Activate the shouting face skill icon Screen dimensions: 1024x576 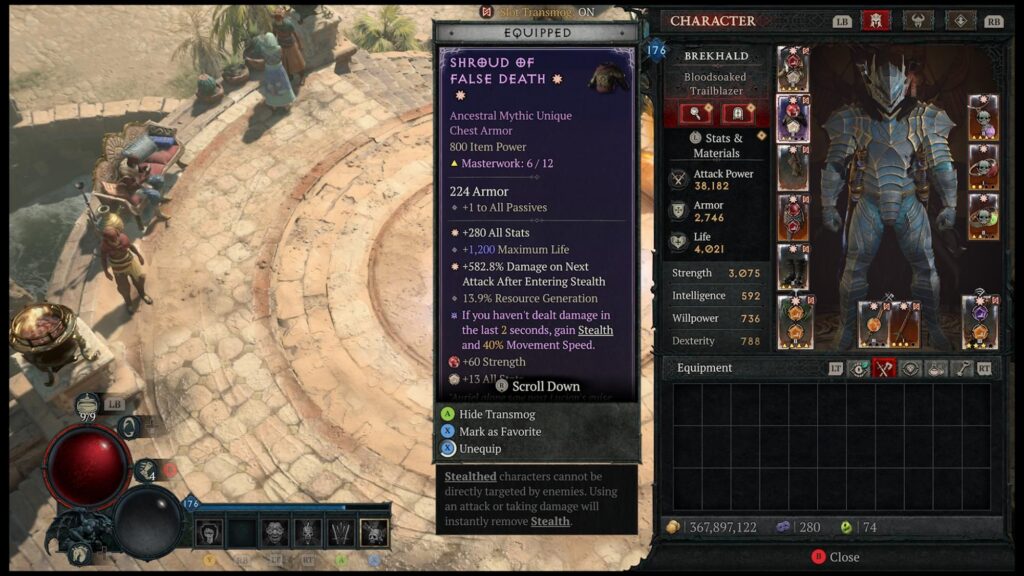(275, 533)
